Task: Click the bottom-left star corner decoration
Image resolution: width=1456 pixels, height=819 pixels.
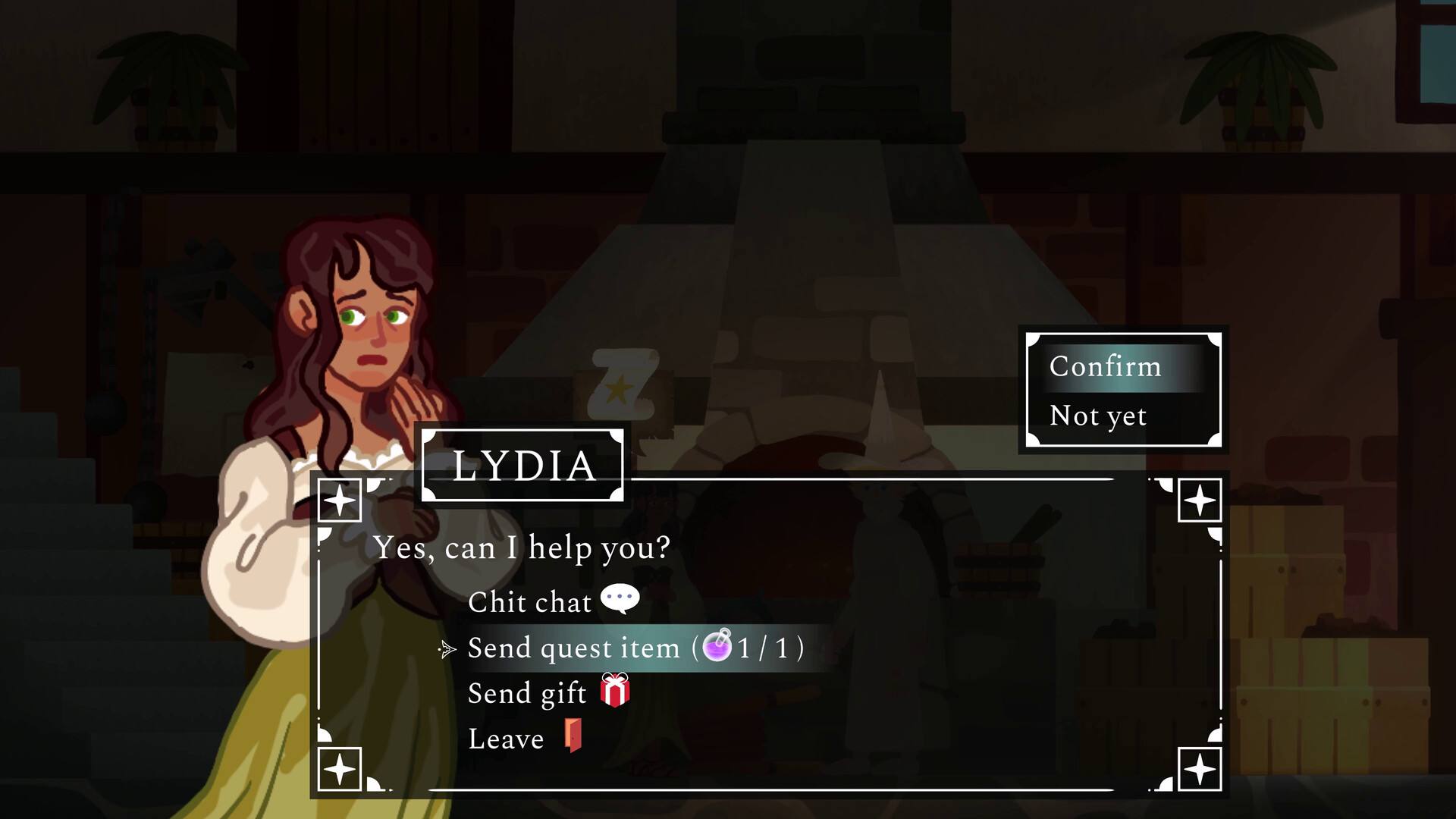Action: pyautogui.click(x=340, y=768)
